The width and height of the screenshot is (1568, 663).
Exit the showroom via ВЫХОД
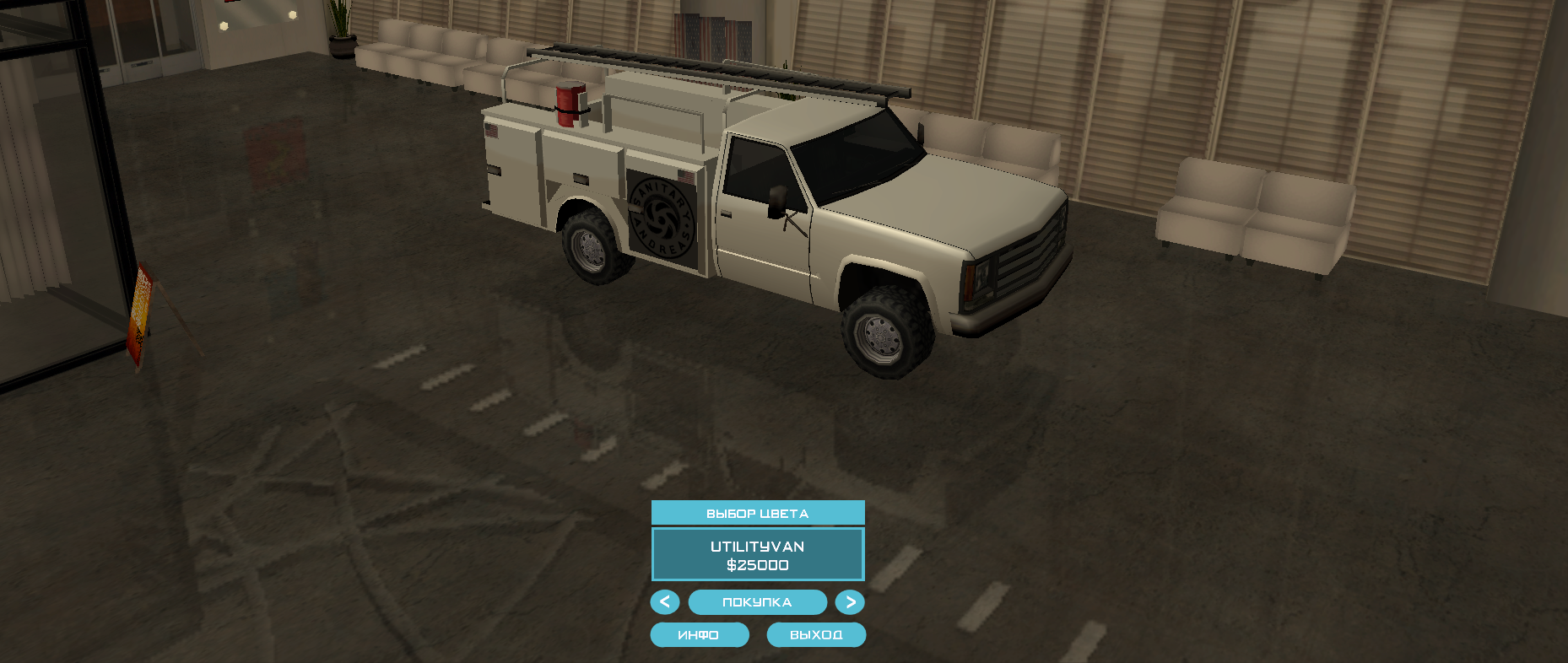click(816, 635)
